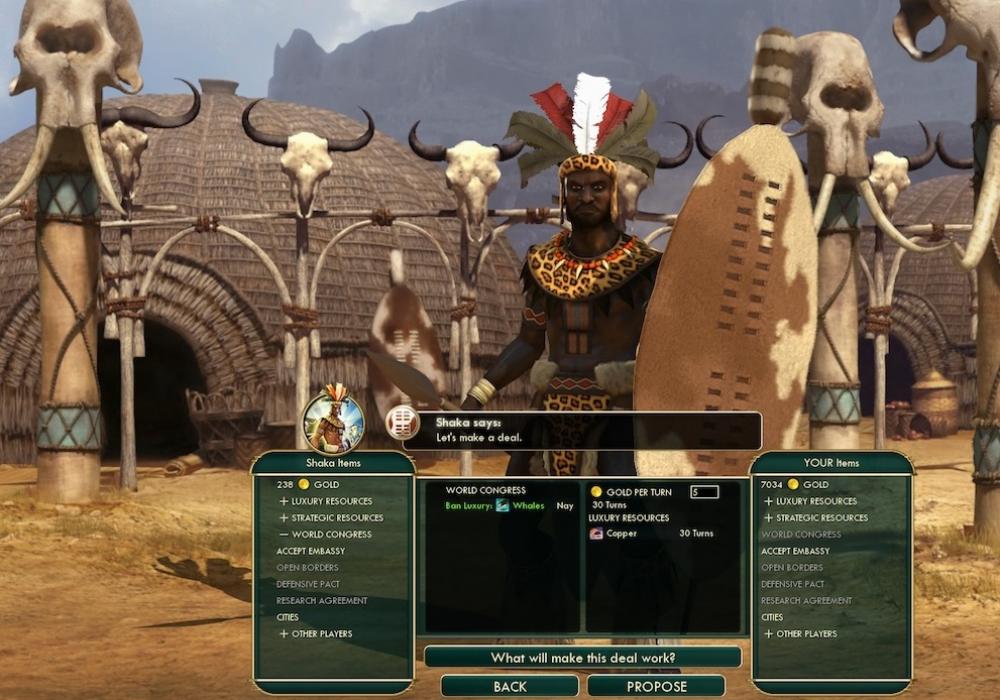Select Cities under YOUR Items

(x=772, y=617)
